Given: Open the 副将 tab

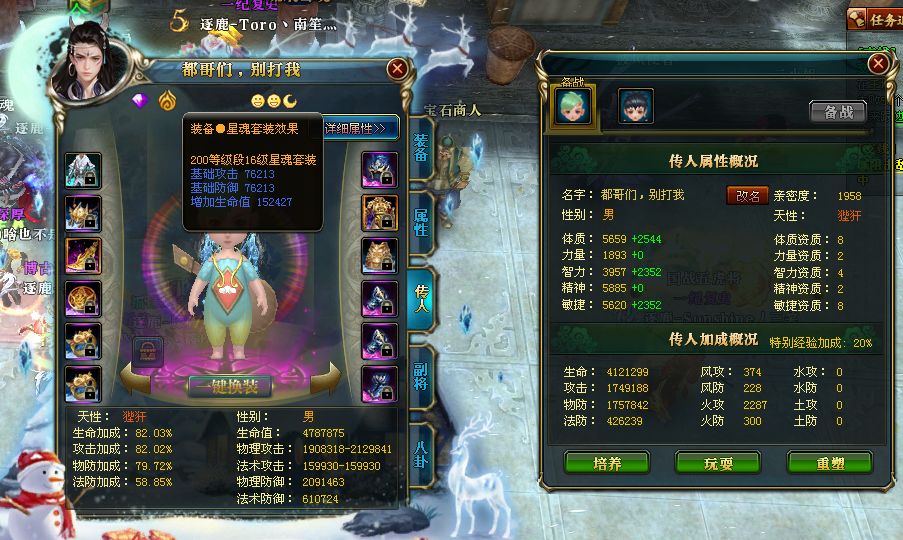Looking at the screenshot, I should [x=421, y=372].
